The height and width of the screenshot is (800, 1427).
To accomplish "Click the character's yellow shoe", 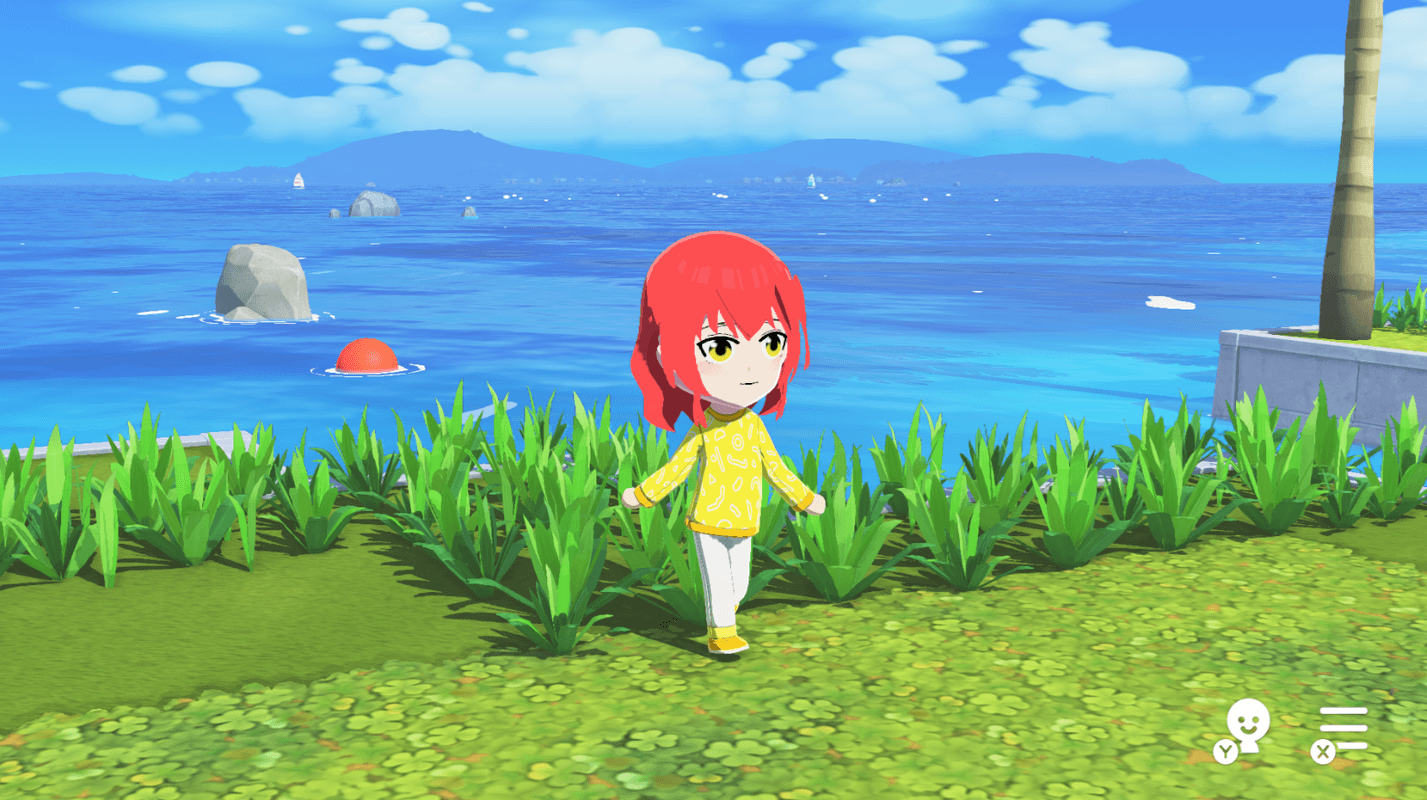I will point(725,645).
